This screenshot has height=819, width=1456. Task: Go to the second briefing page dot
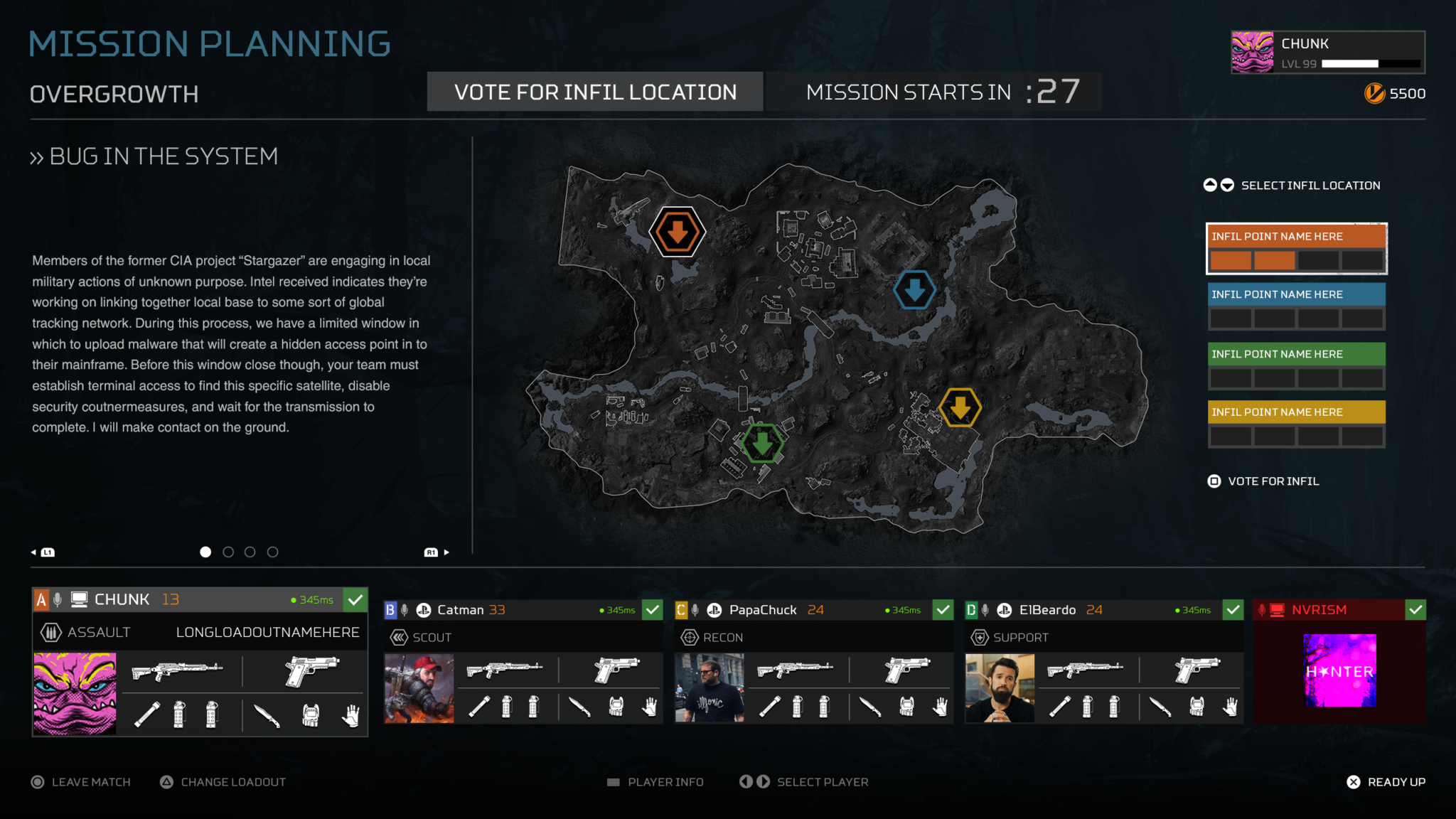[x=228, y=552]
